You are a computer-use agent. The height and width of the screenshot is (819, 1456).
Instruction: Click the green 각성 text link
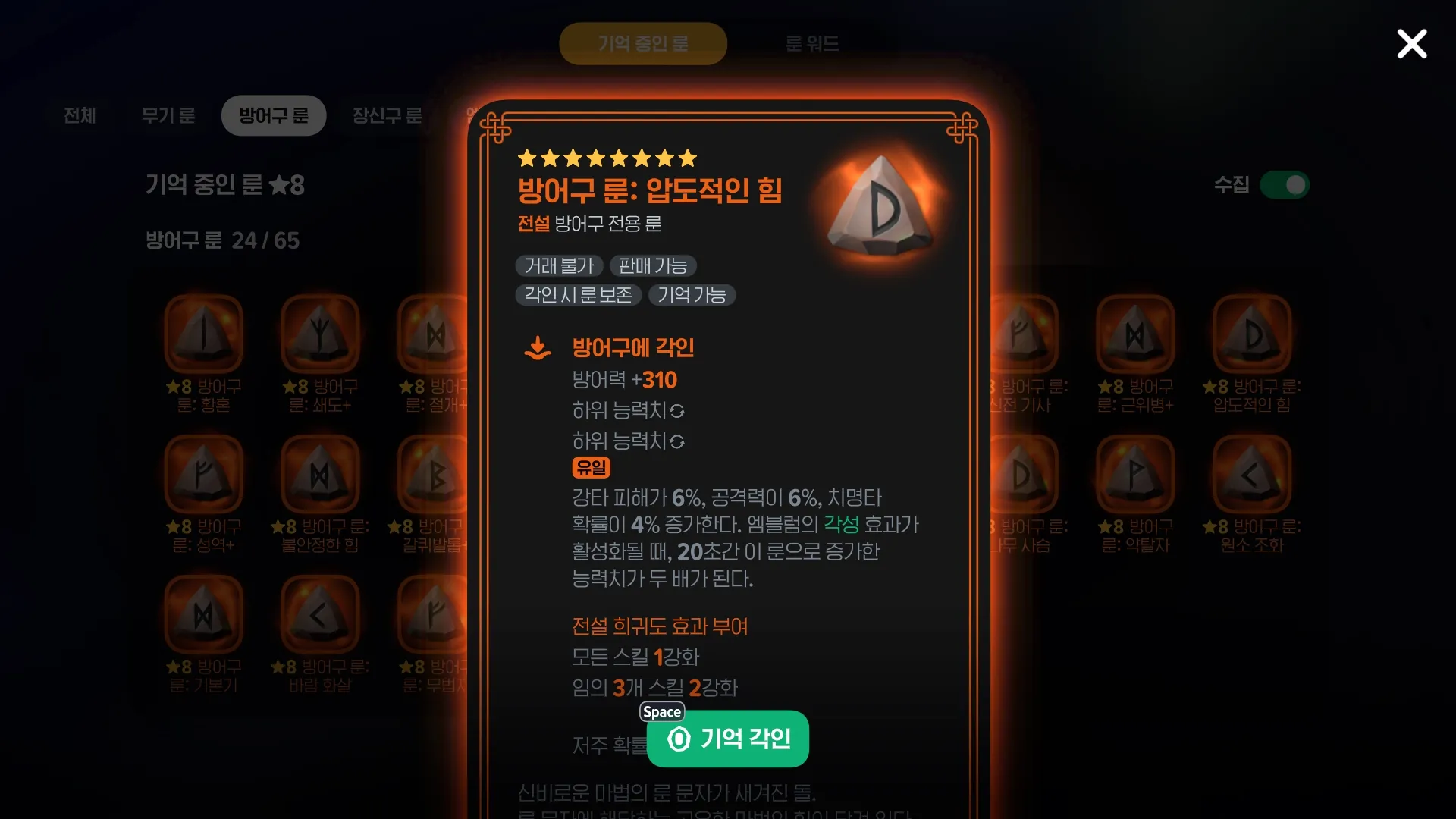click(x=842, y=524)
